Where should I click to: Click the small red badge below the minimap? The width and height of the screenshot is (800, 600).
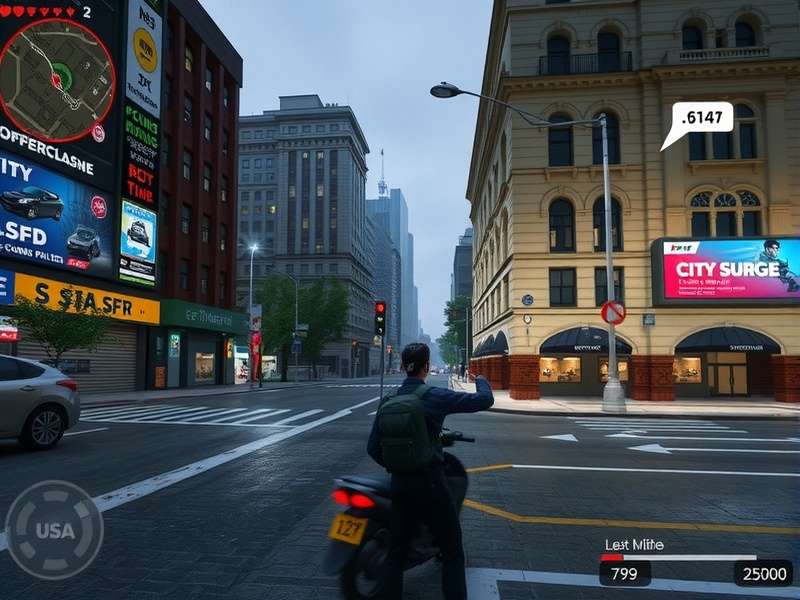point(98,133)
